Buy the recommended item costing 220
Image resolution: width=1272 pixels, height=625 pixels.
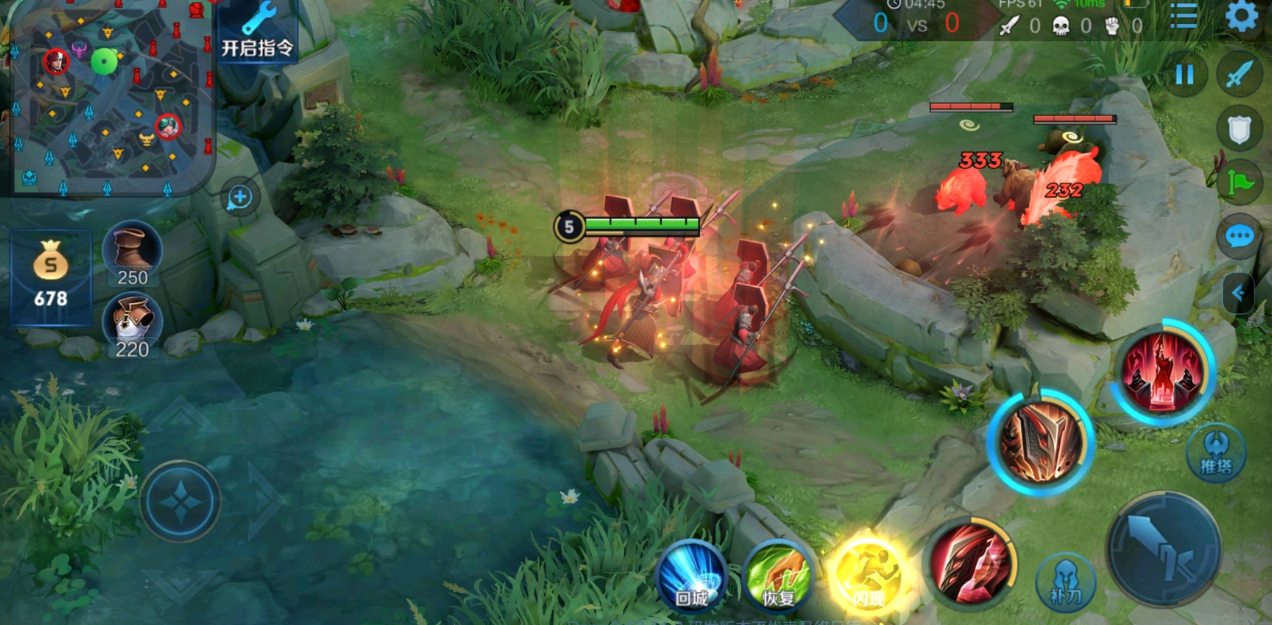pos(132,325)
